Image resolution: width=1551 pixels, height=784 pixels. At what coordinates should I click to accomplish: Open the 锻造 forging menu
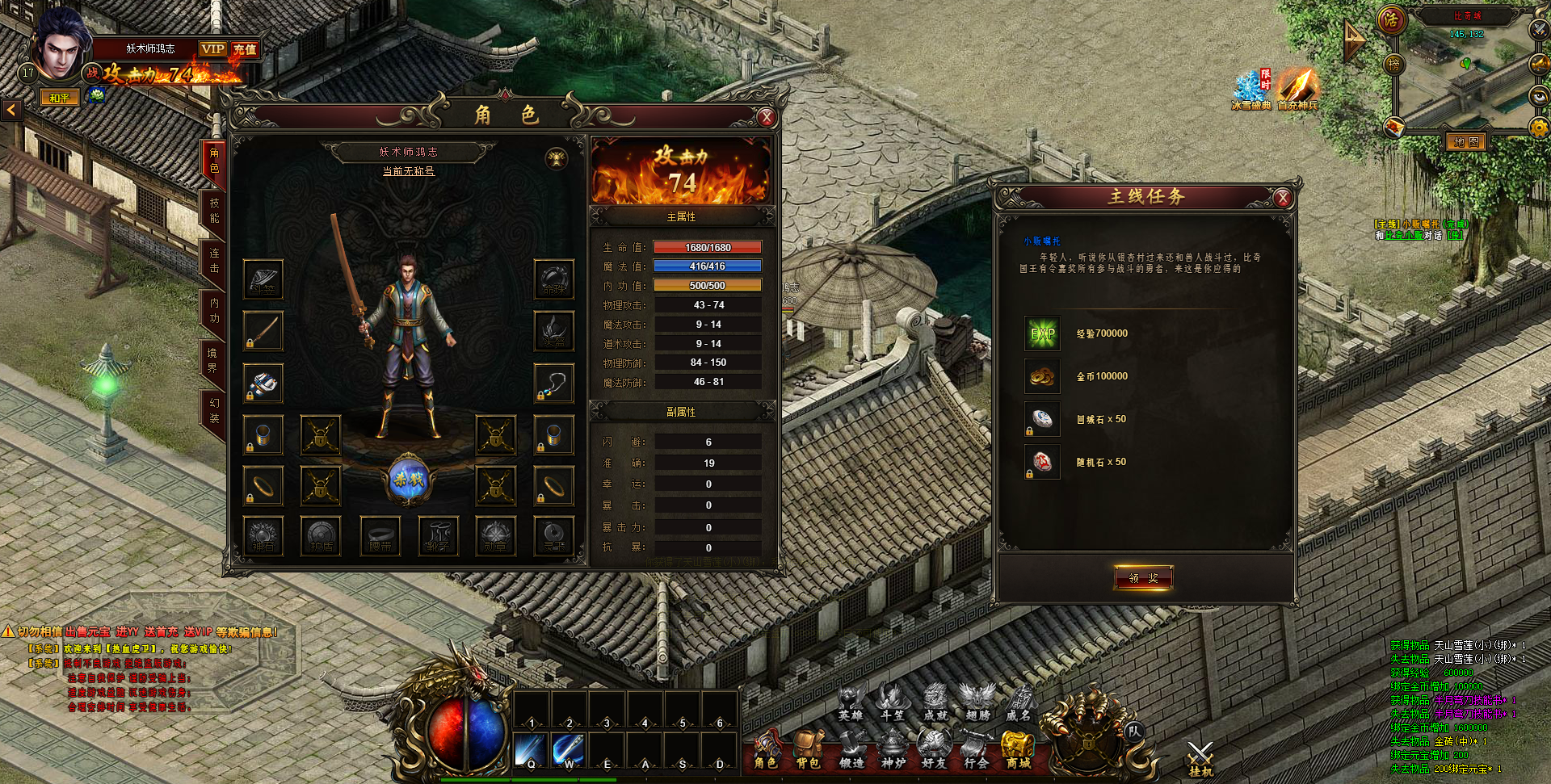(851, 749)
